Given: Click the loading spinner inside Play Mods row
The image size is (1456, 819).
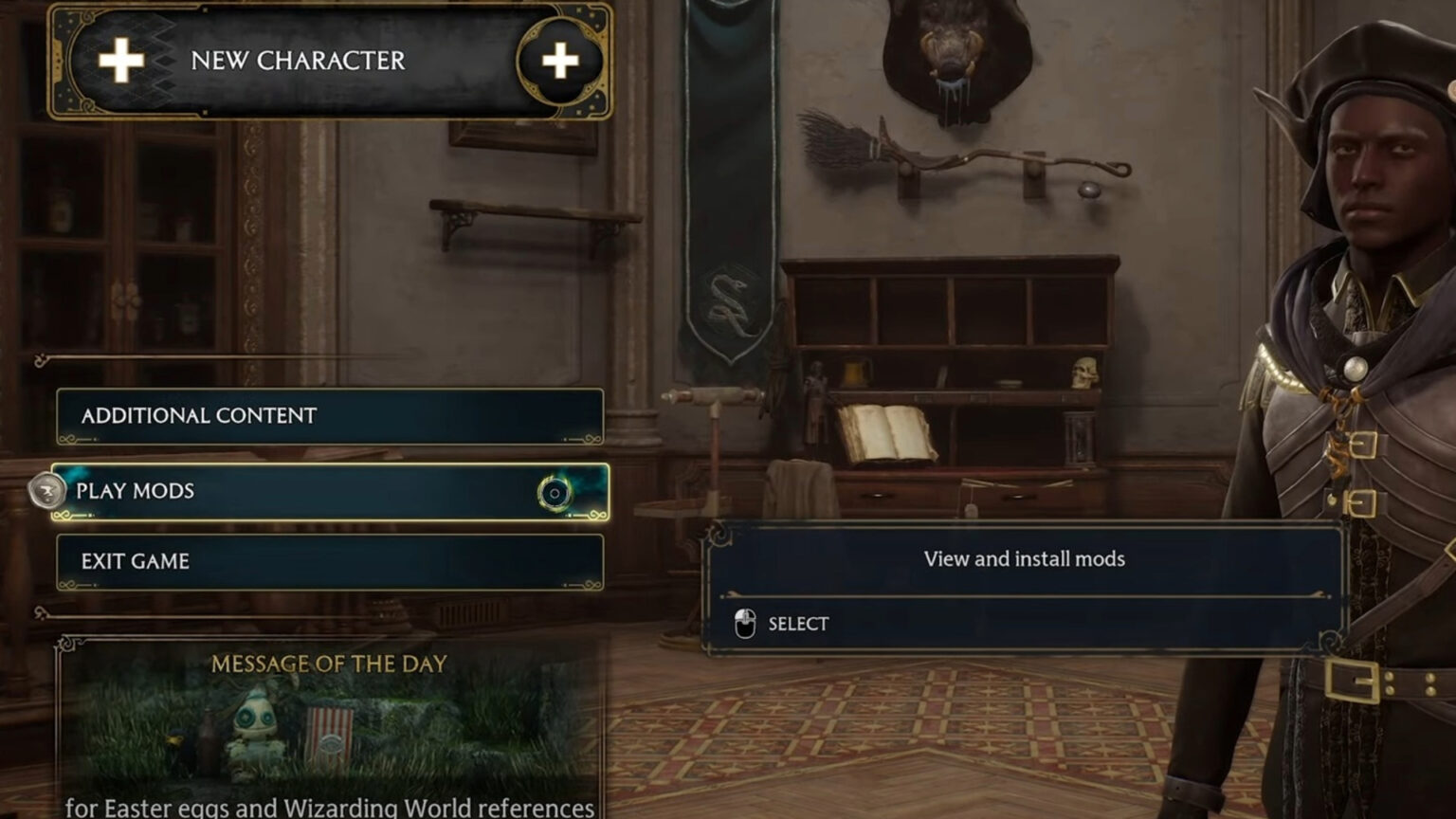Looking at the screenshot, I should click(x=553, y=492).
